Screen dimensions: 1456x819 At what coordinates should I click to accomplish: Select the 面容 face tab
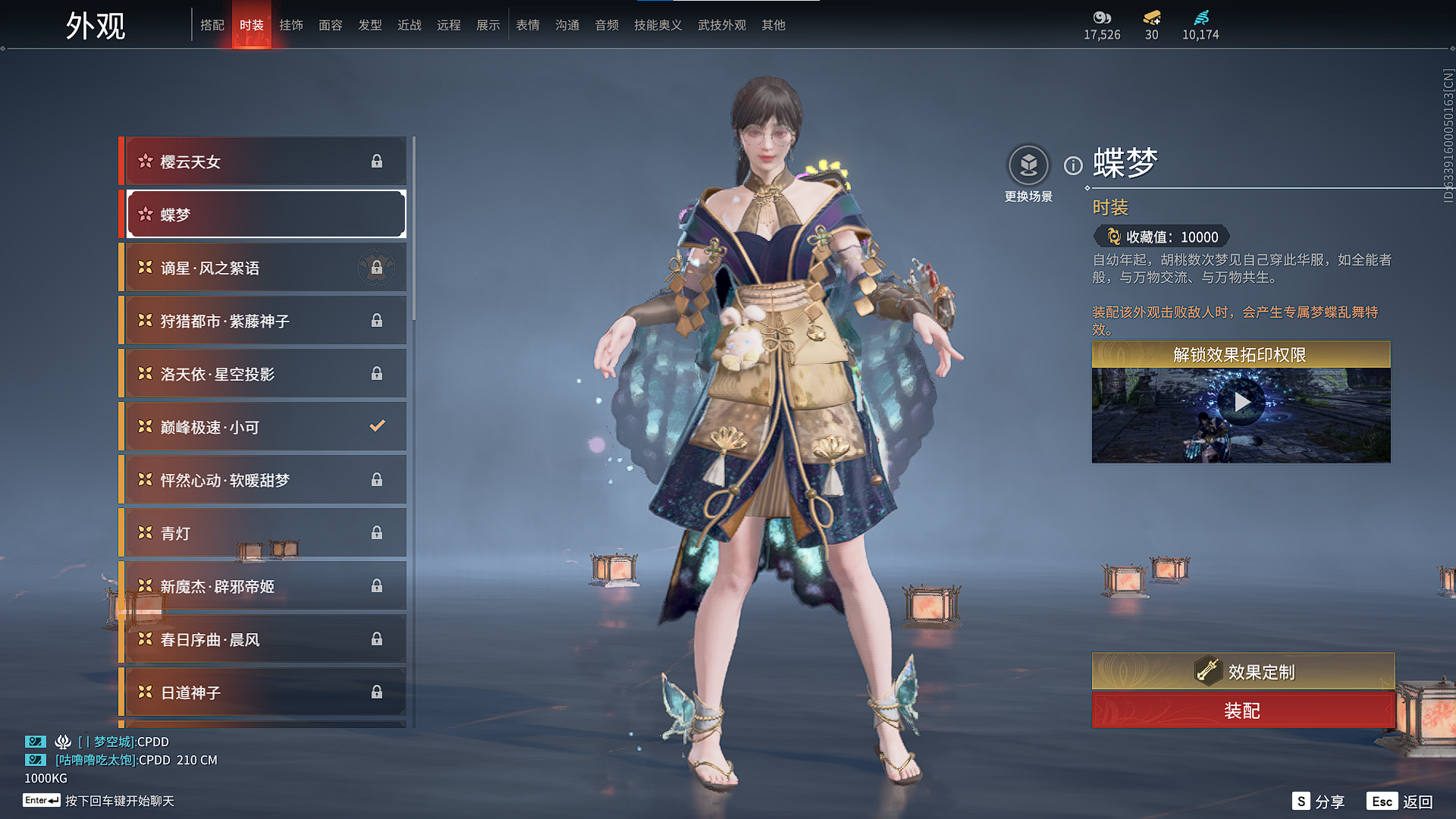point(331,25)
